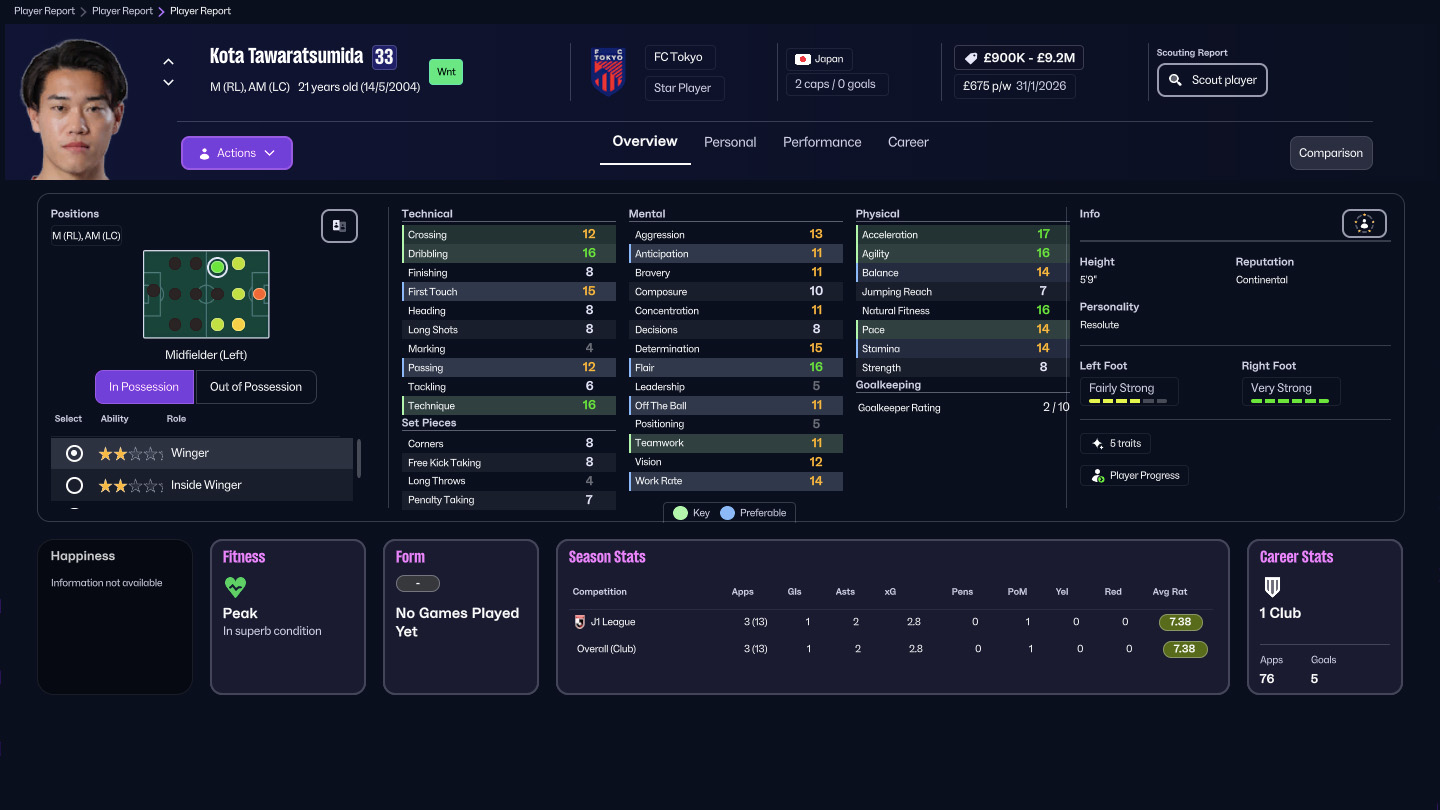
Task: Switch to the Personal tab
Action: [x=730, y=142]
